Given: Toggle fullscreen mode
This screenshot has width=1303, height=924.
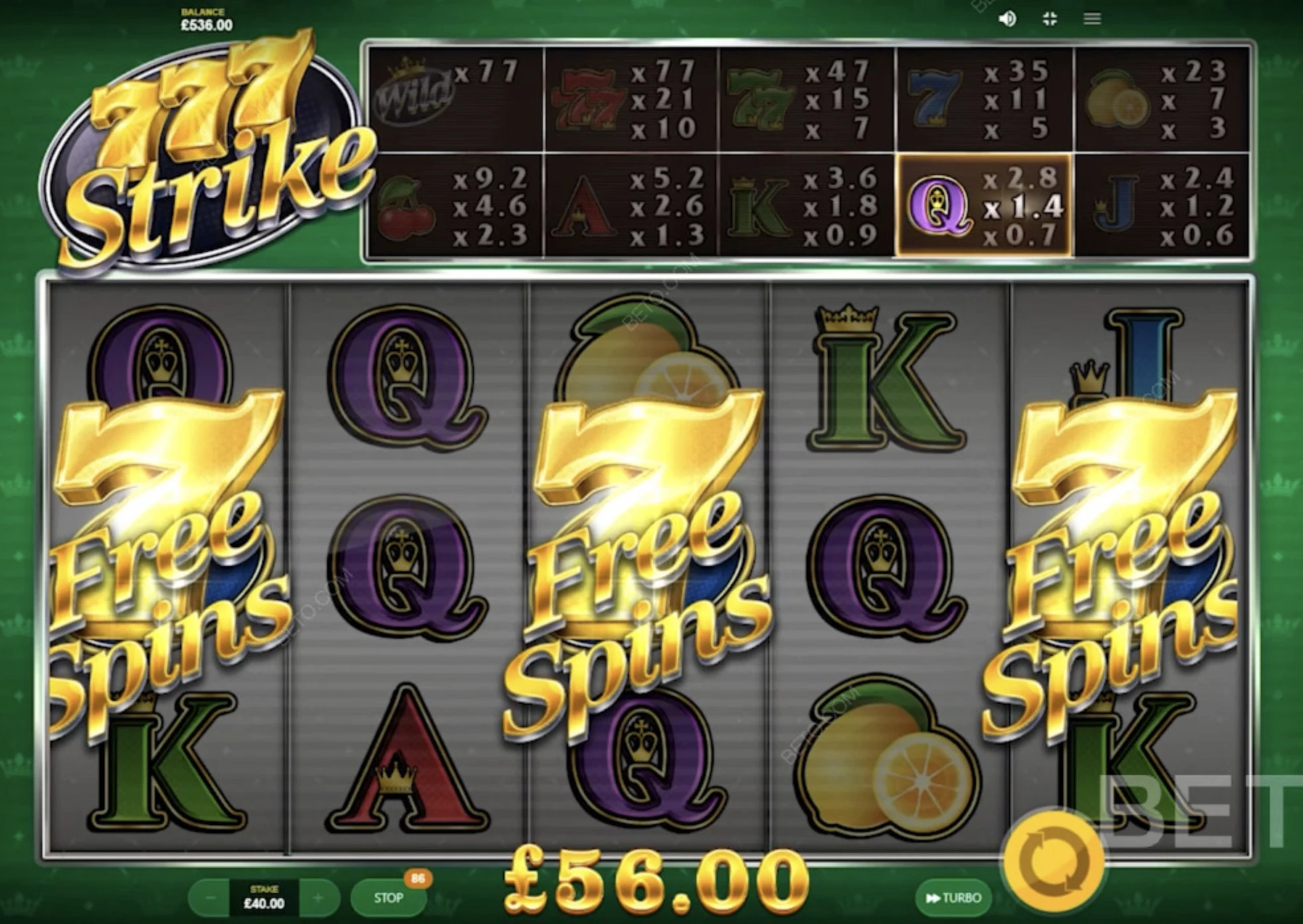Looking at the screenshot, I should 1050,19.
